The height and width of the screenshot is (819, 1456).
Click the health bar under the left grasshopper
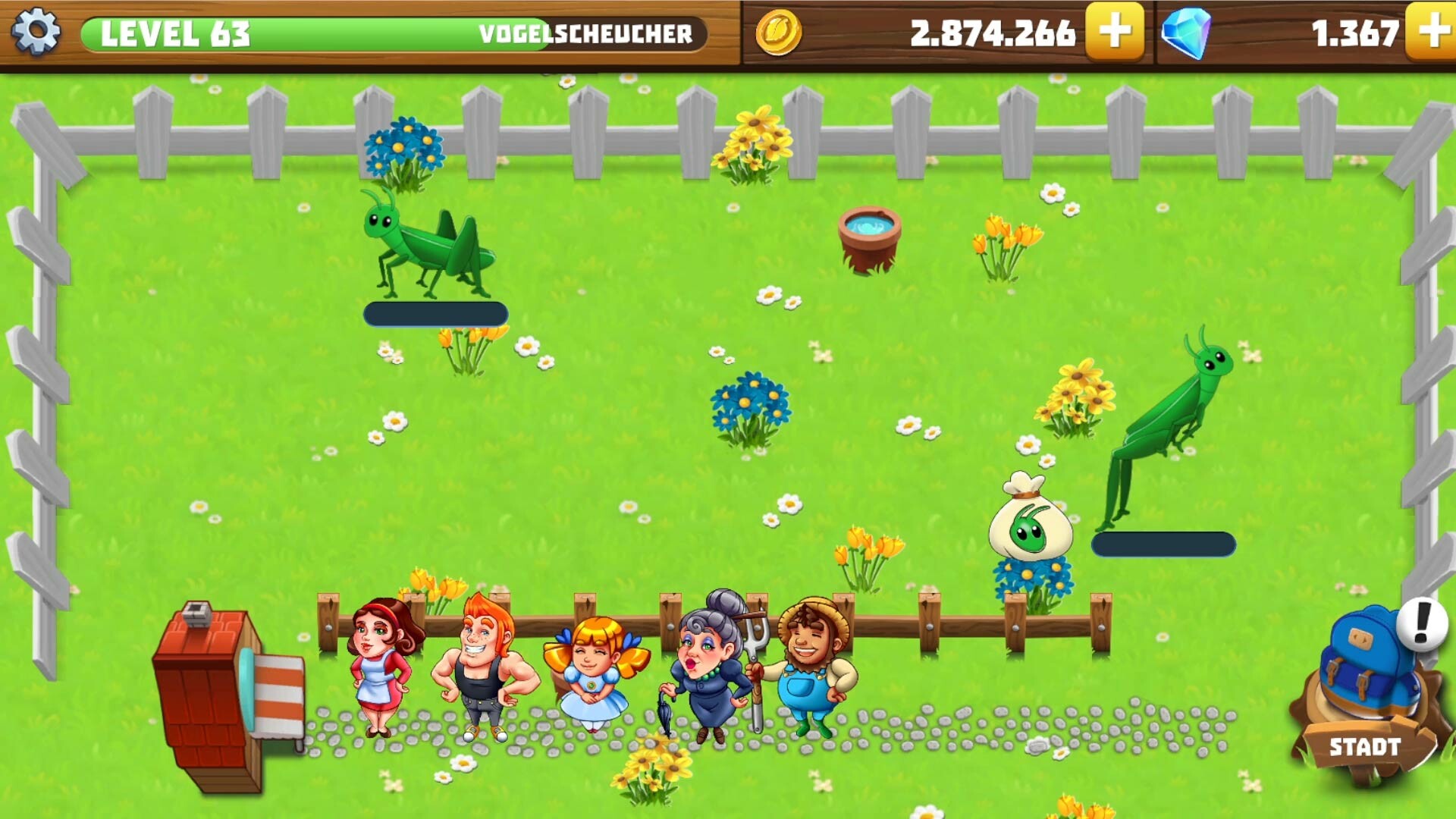435,312
